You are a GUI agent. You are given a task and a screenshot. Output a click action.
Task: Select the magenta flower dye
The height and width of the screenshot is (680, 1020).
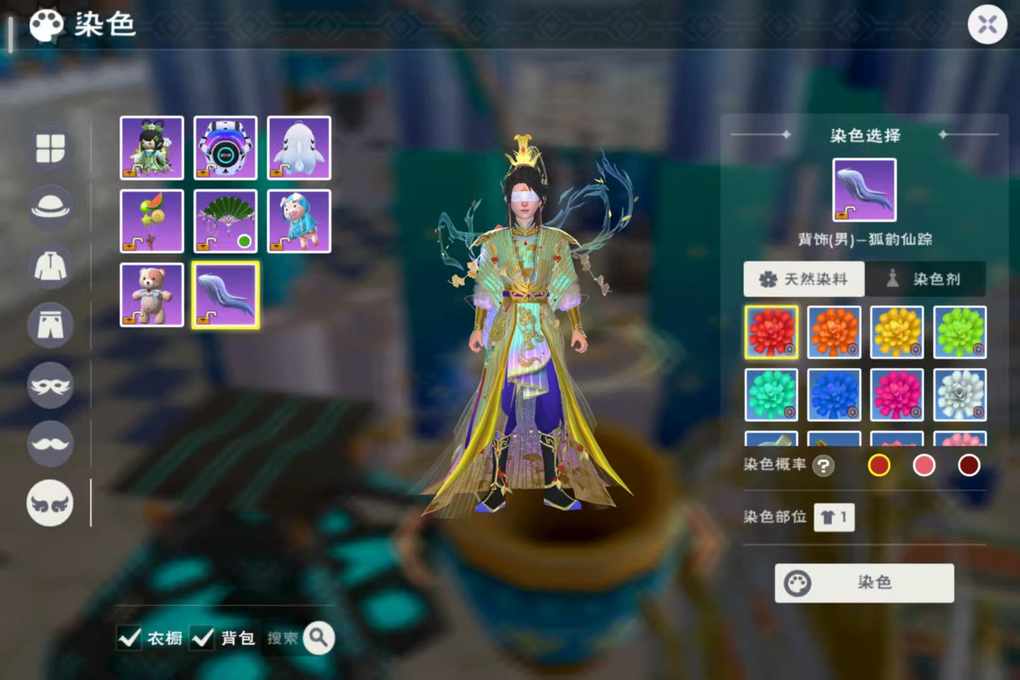(x=897, y=395)
